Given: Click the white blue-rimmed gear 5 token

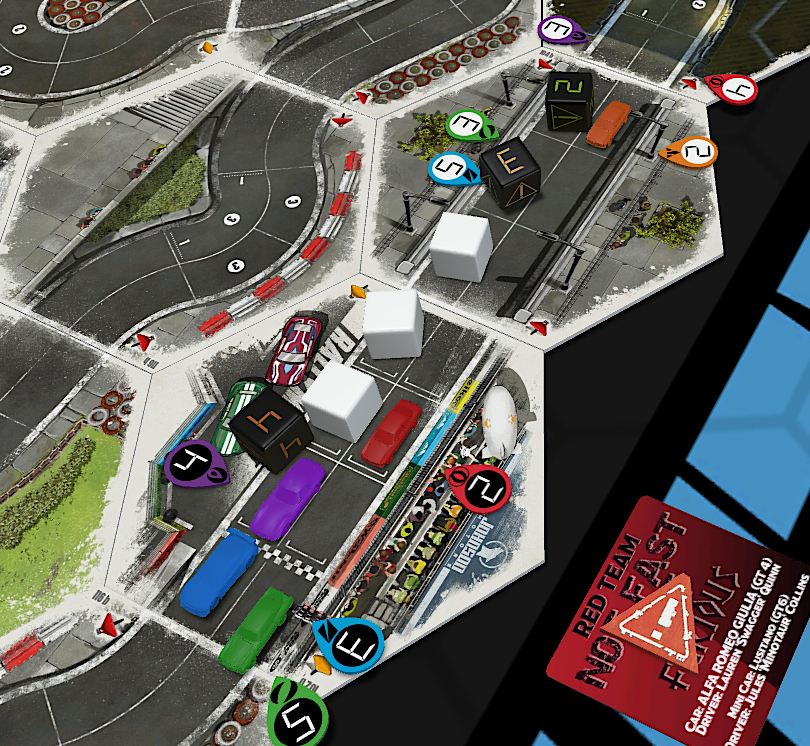Looking at the screenshot, I should (x=452, y=168).
